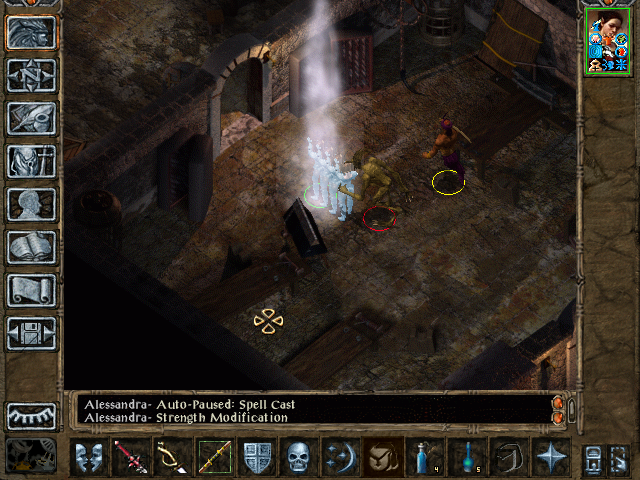Image resolution: width=640 pixels, height=480 pixels.
Task: Equip the red sword quick weapon
Action: 129,457
